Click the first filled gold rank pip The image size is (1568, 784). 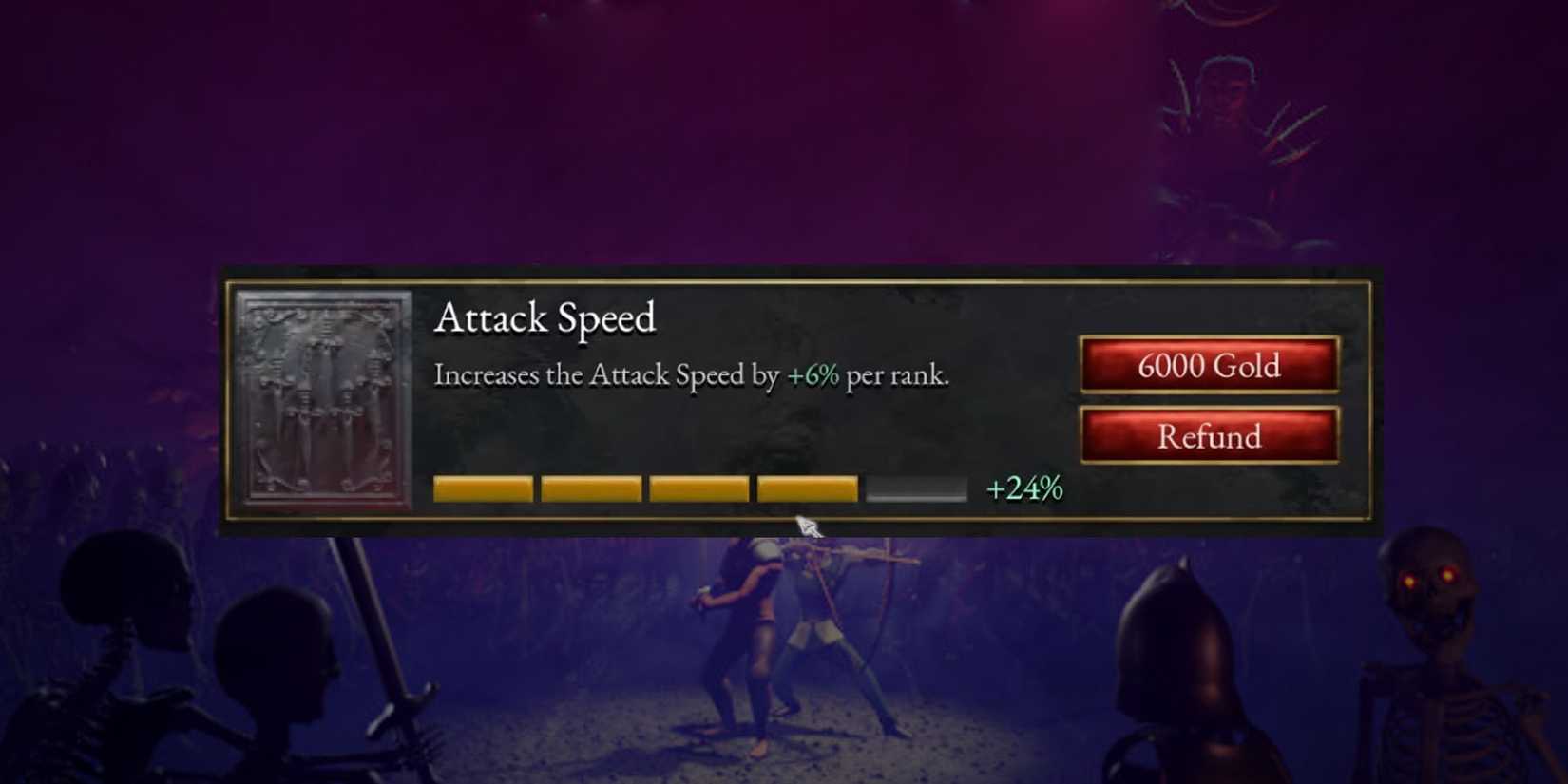481,488
